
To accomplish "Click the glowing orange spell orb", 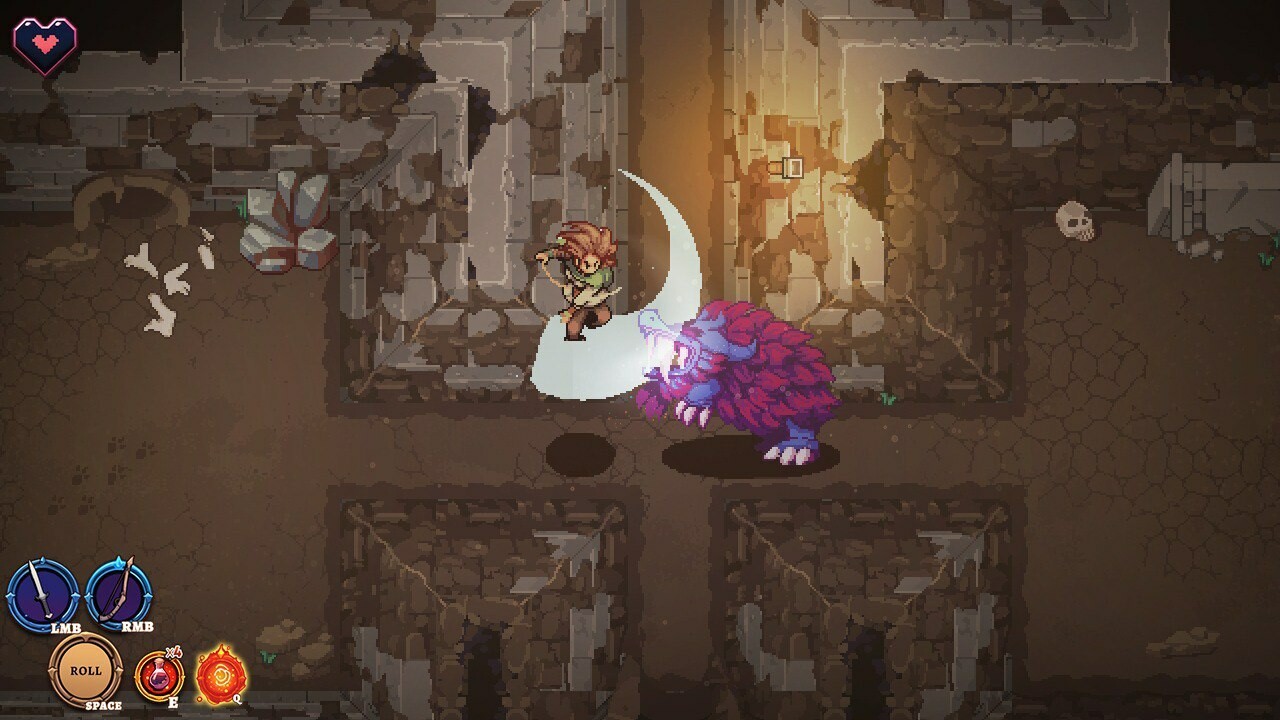I will 221,672.
